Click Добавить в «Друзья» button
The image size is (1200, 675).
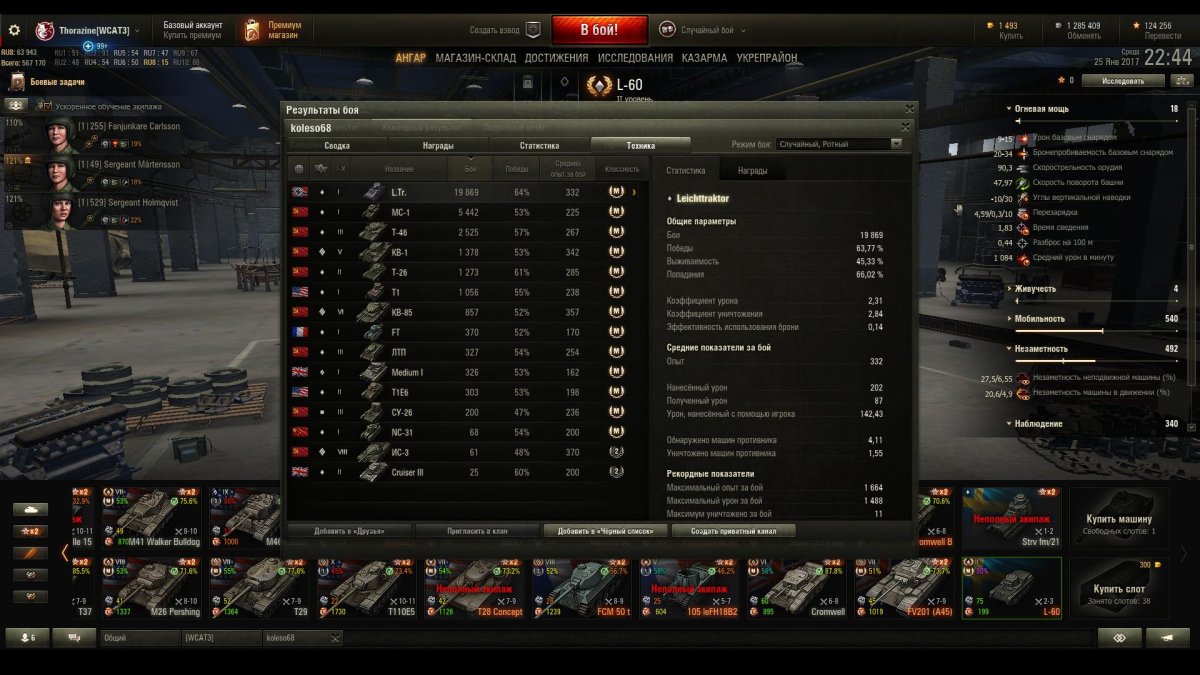coord(349,530)
